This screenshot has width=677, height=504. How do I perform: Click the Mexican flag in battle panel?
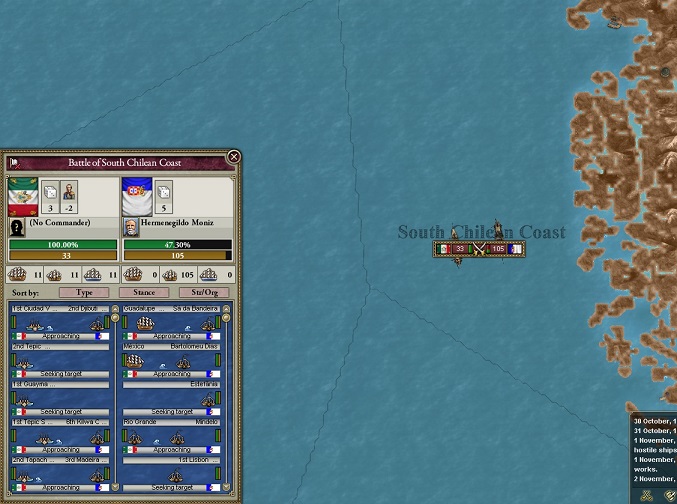(23, 197)
